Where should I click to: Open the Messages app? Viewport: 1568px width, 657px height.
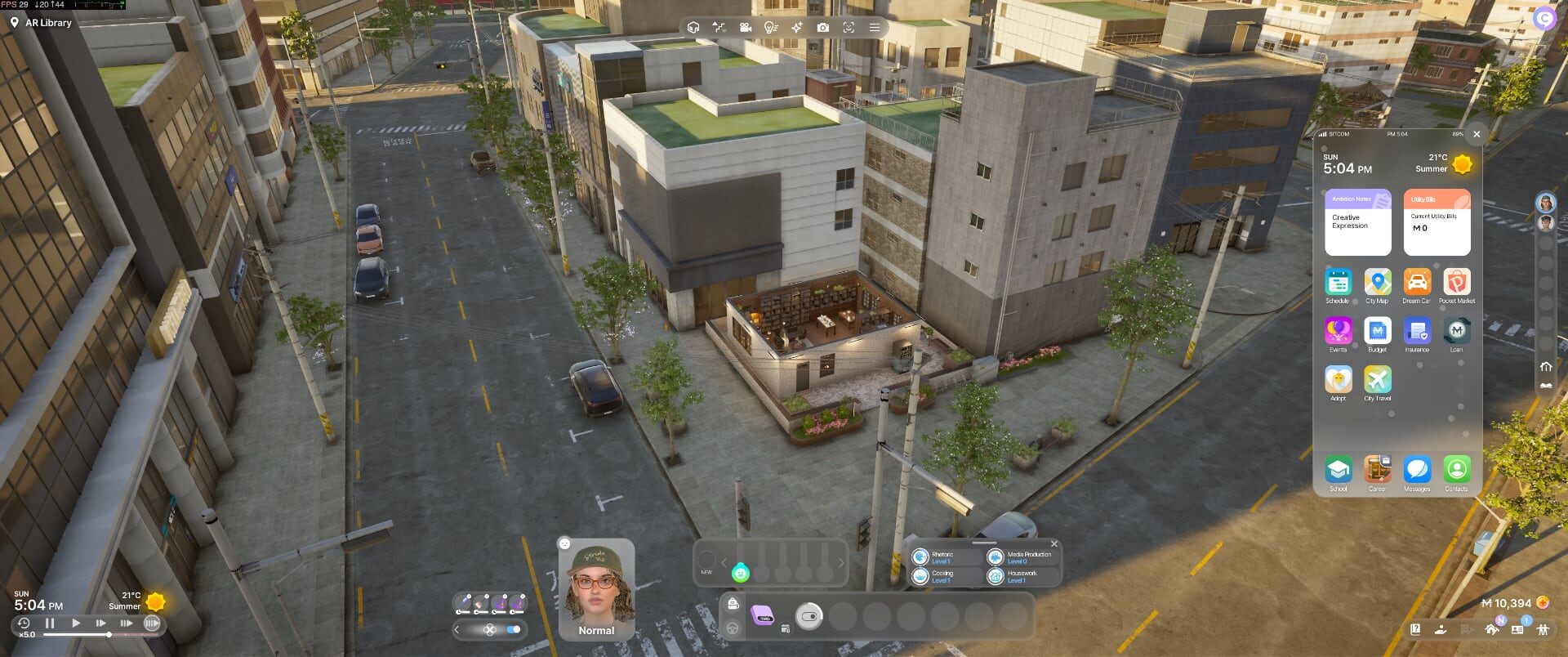(1417, 470)
